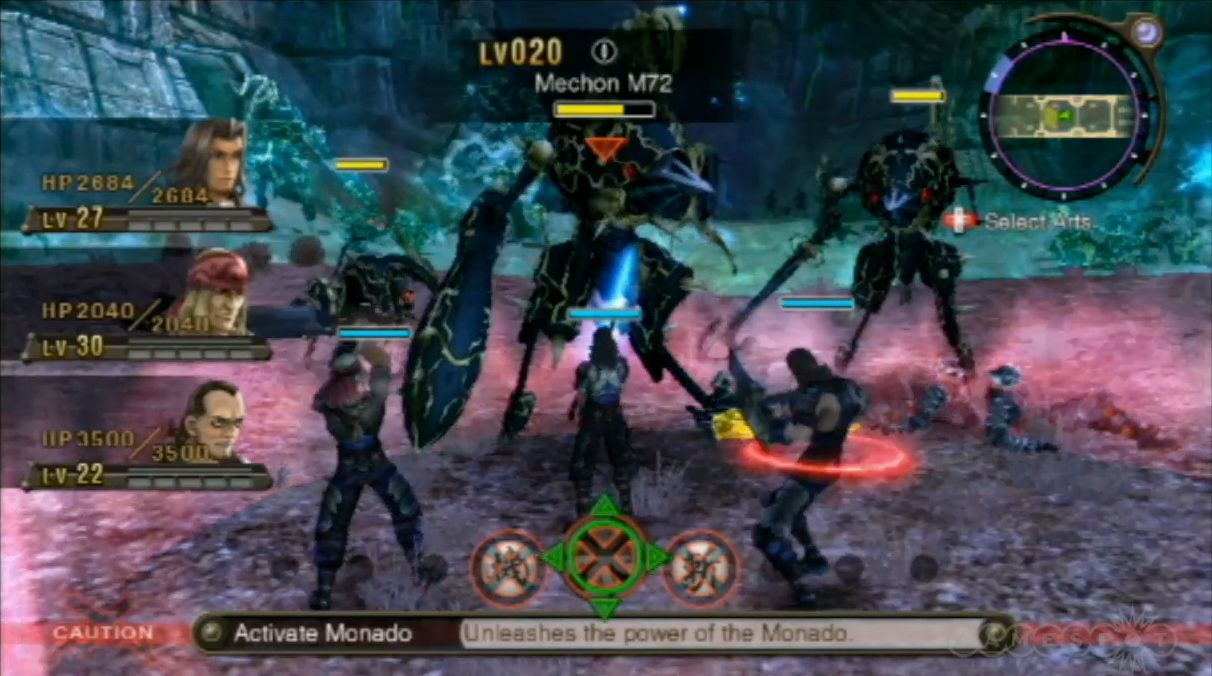Viewport: 1212px width, 676px height.
Task: Activate the green-ringed Monado art icon
Action: [x=603, y=557]
